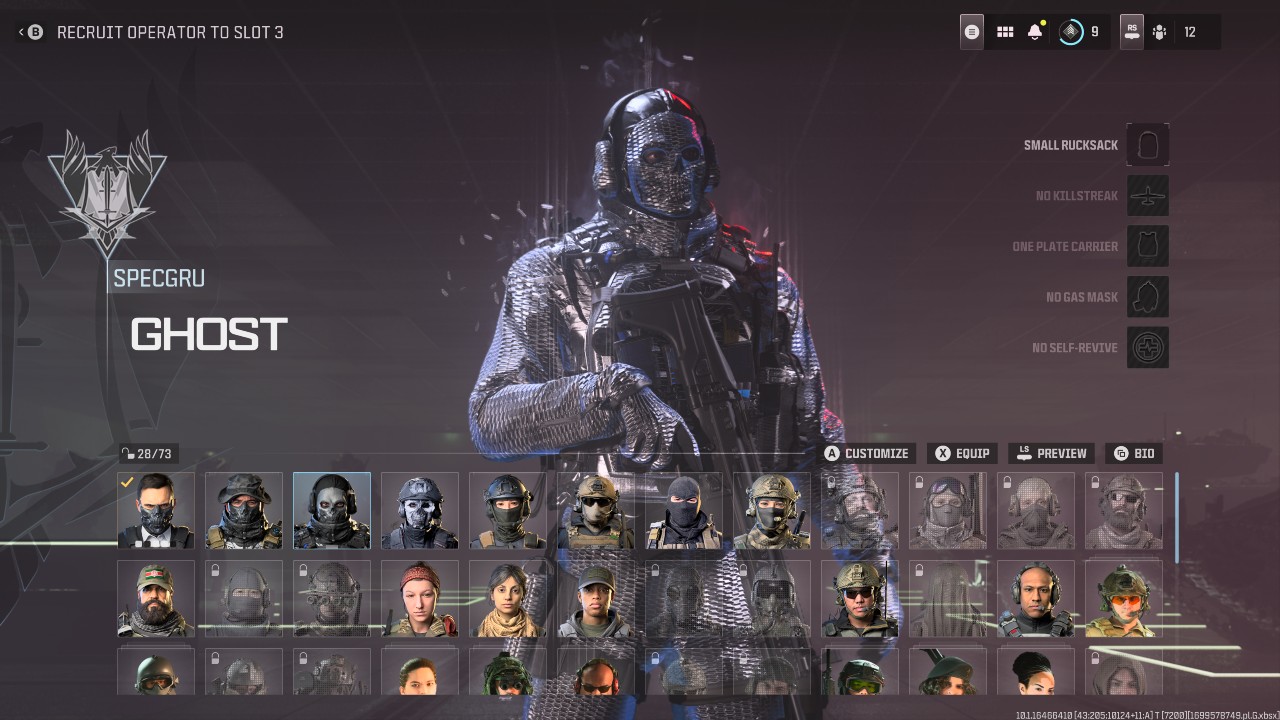The width and height of the screenshot is (1280, 720).
Task: Select the No Killstreak plane icon
Action: [x=1147, y=195]
